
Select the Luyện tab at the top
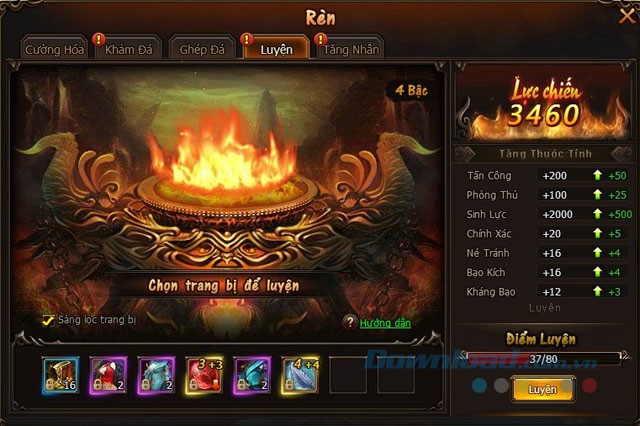pyautogui.click(x=273, y=48)
